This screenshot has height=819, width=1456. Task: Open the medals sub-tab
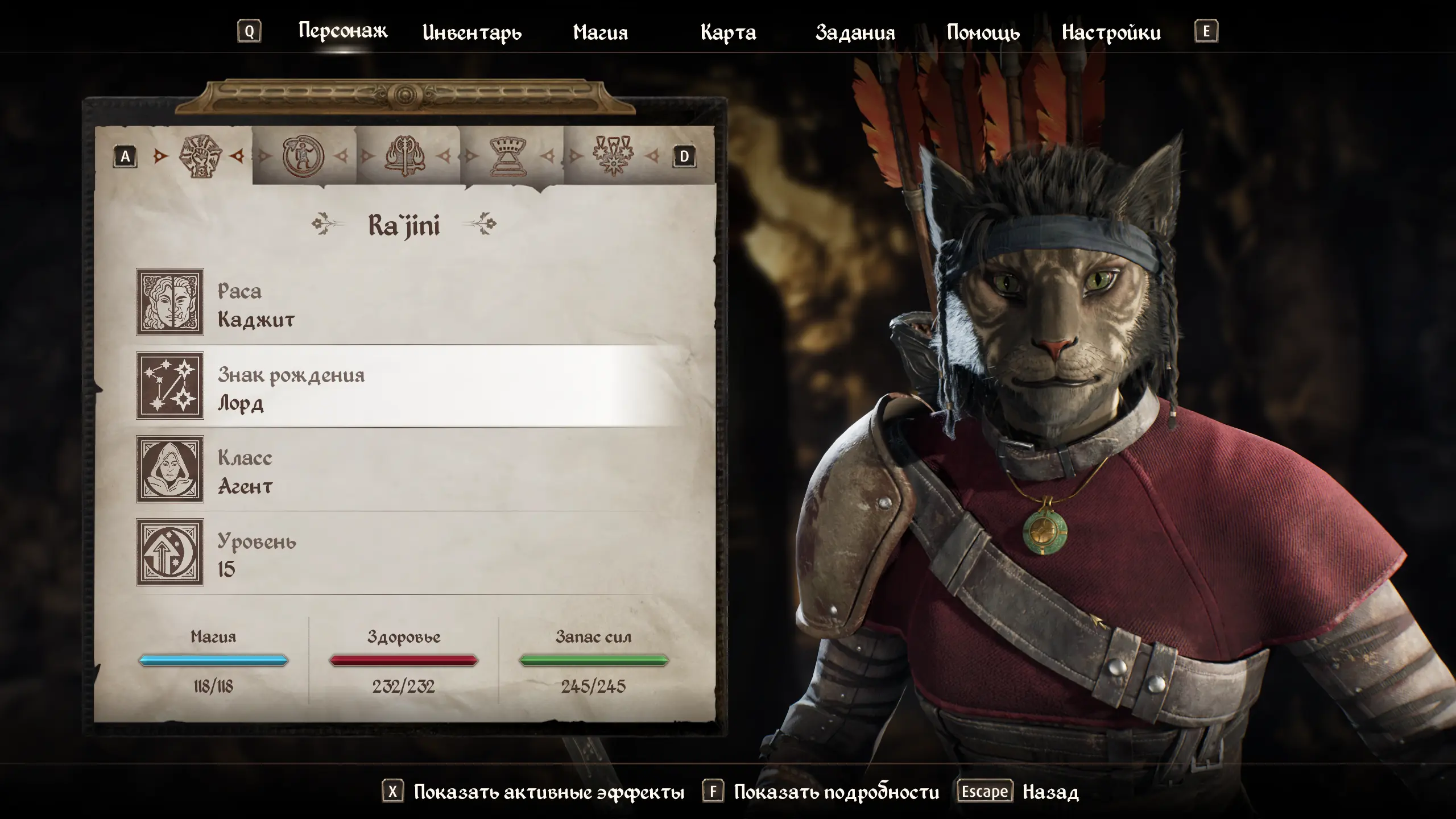click(x=613, y=156)
